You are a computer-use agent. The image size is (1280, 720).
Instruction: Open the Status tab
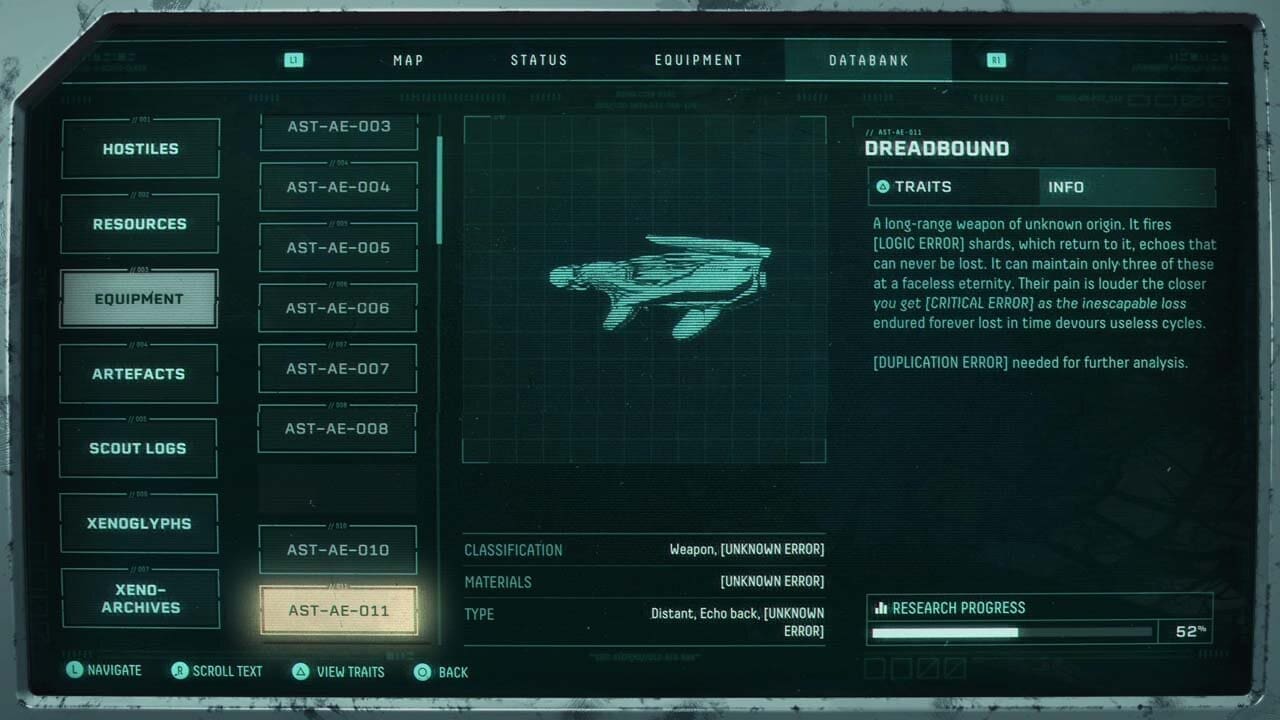click(539, 60)
